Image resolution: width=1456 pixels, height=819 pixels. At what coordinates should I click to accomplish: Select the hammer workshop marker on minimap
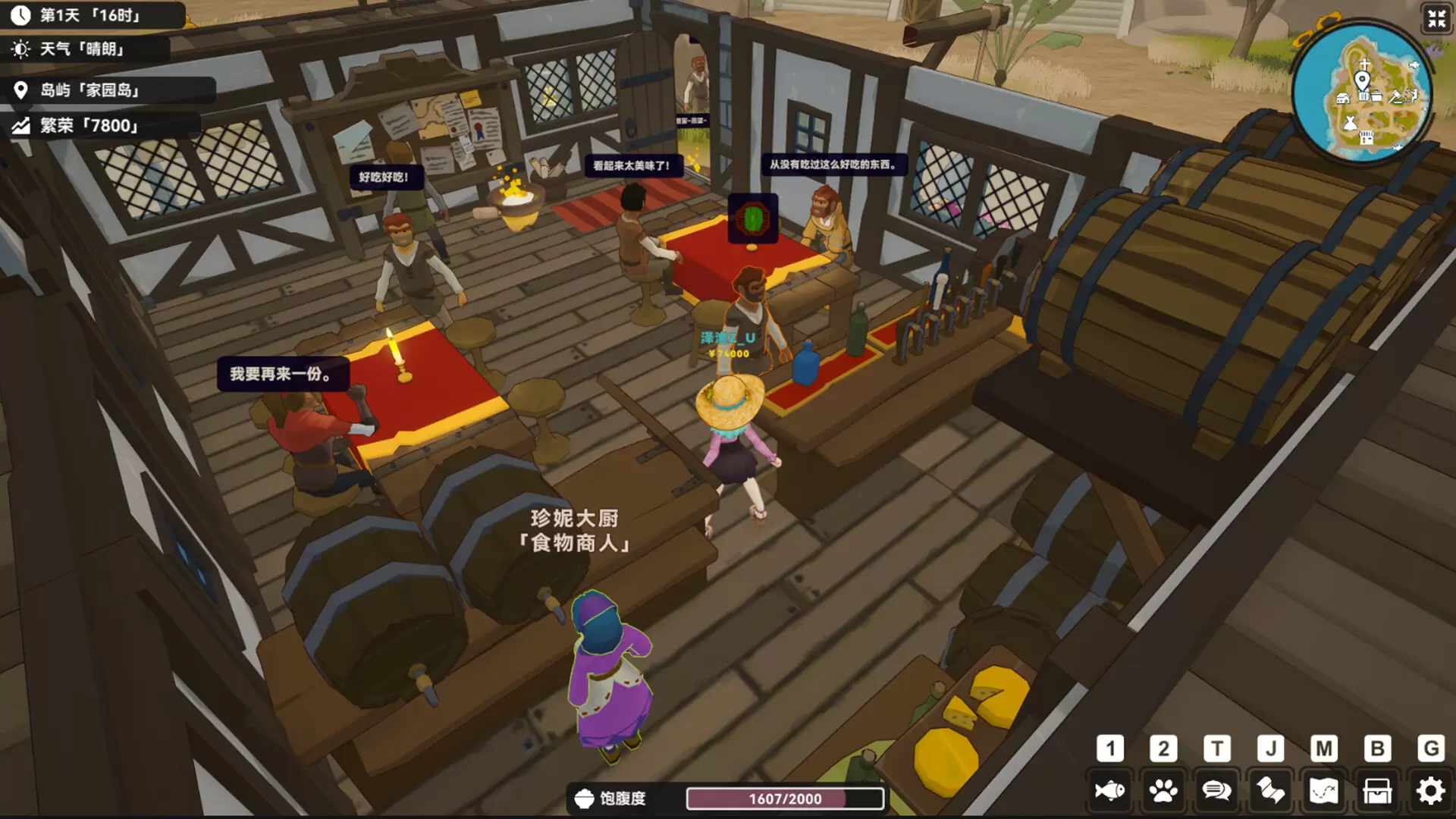point(1395,96)
